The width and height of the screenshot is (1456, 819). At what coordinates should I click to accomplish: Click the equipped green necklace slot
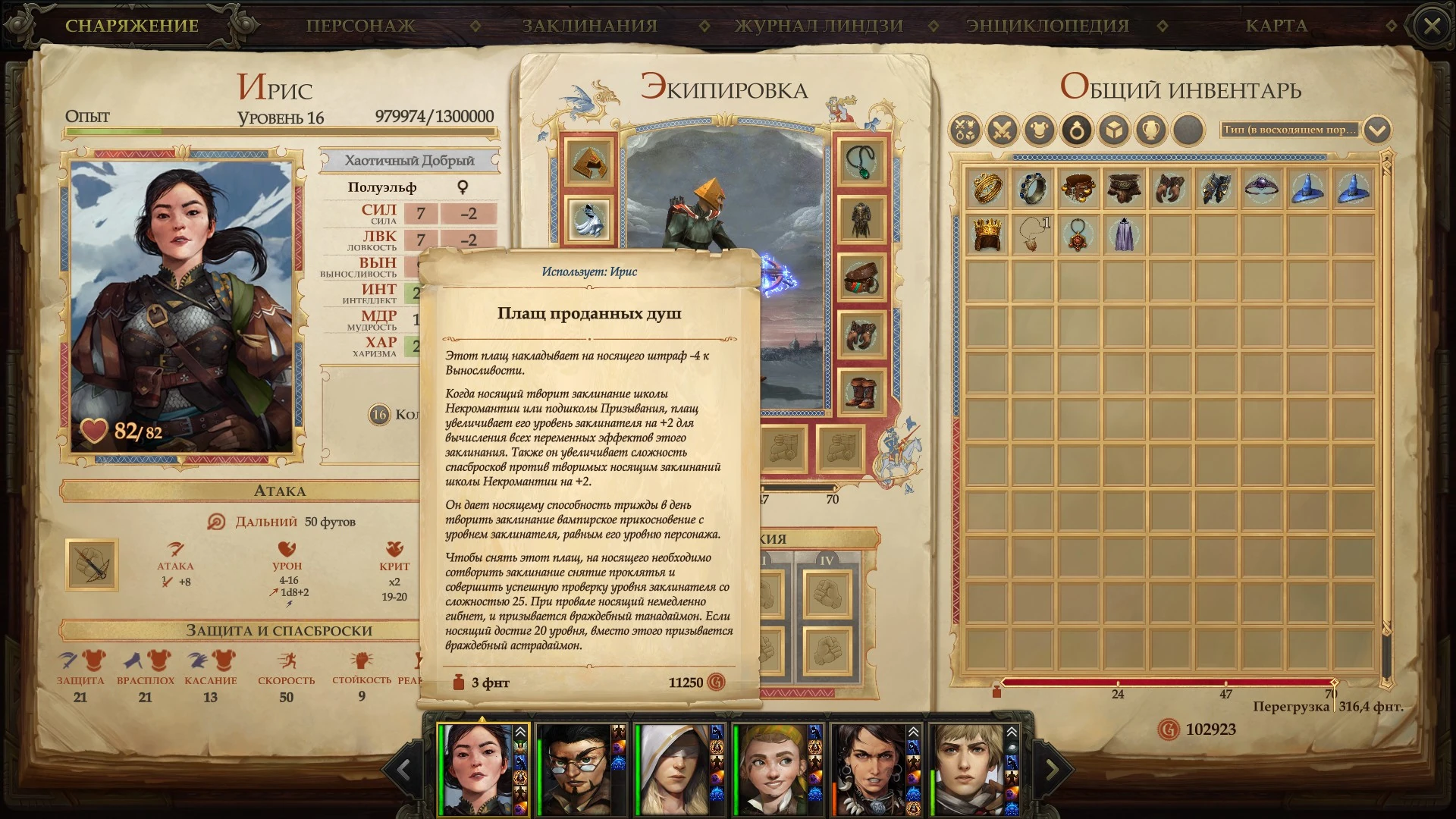tap(861, 161)
